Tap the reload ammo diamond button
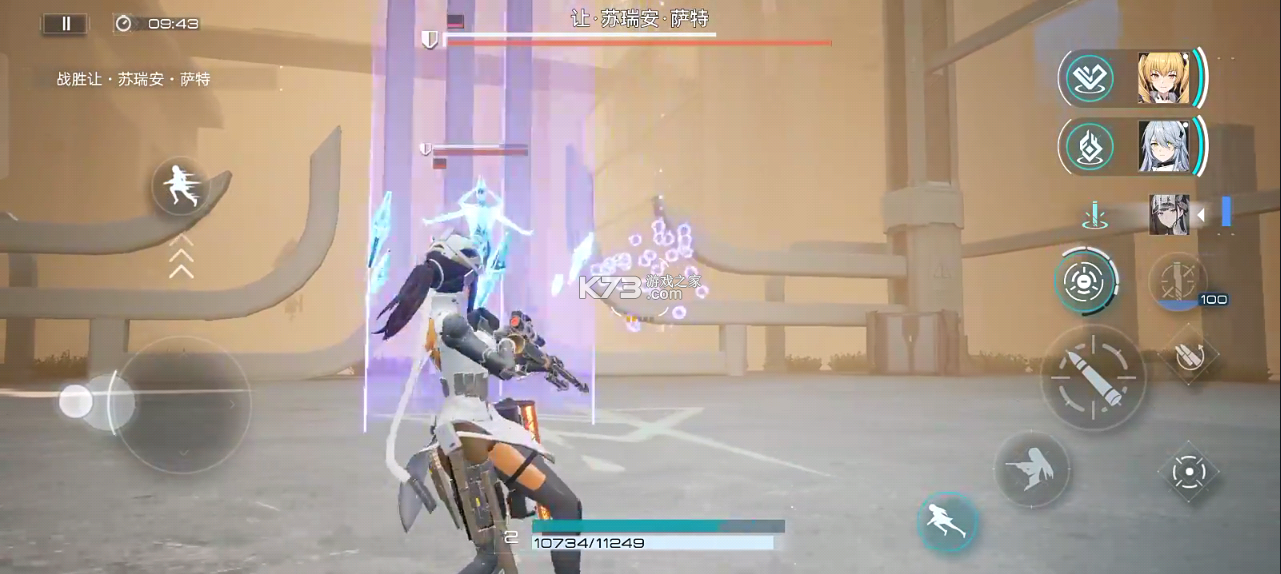The image size is (1281, 574). click(1189, 357)
